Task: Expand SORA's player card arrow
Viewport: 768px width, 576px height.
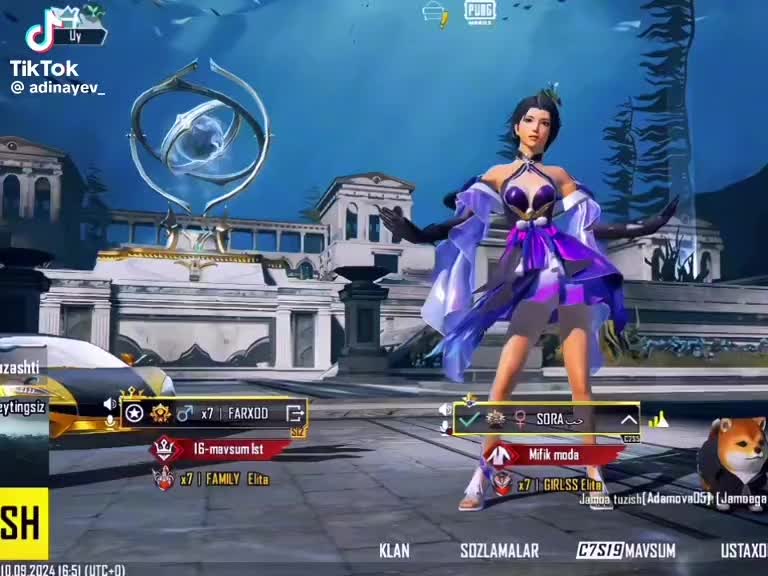Action: [x=628, y=420]
